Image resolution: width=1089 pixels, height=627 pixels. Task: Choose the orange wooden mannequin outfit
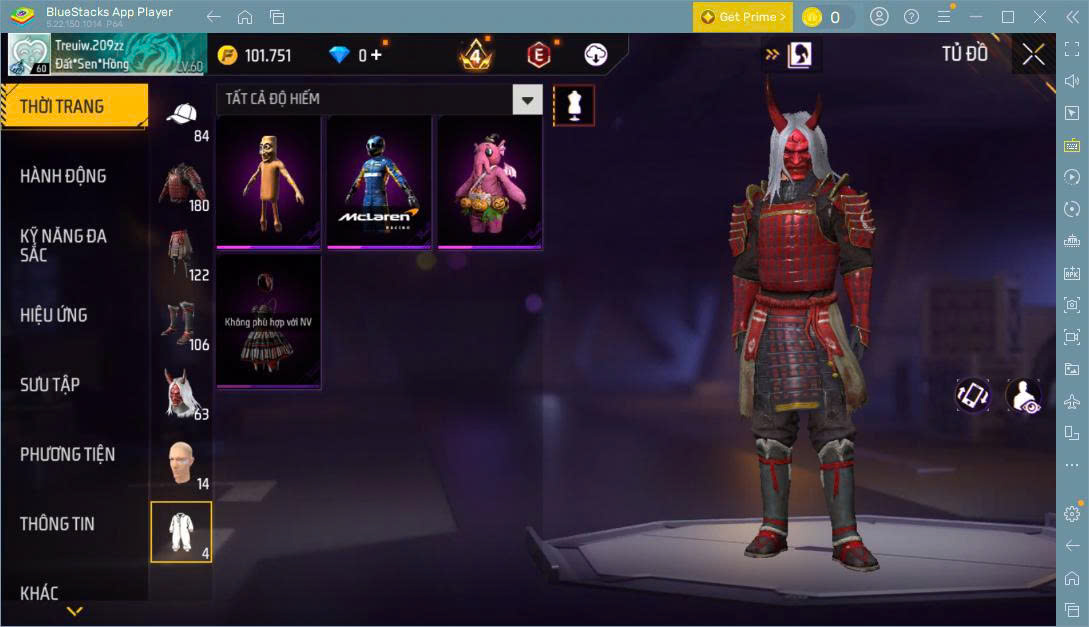coord(268,181)
